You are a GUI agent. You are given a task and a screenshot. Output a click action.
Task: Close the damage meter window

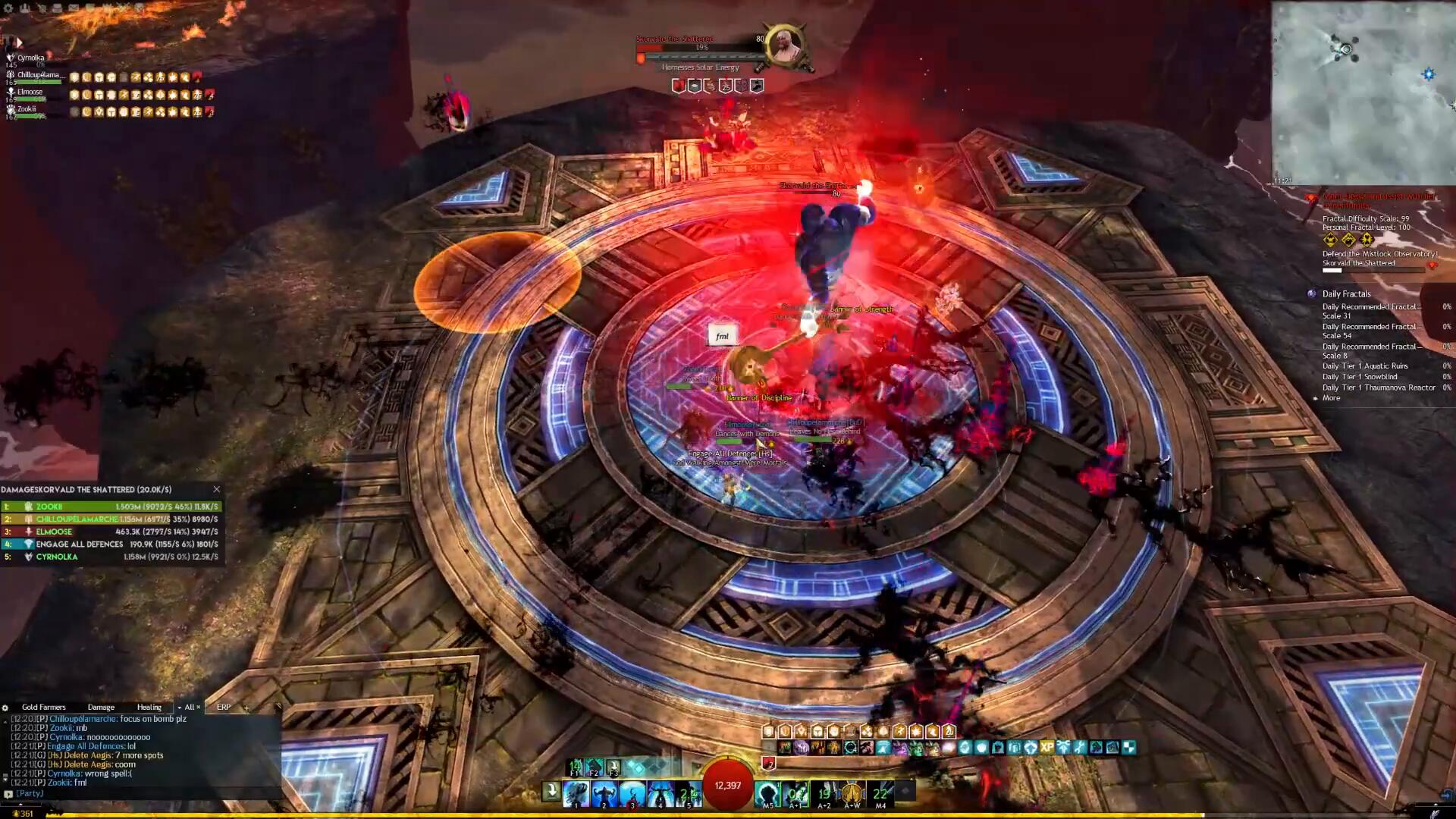point(217,490)
